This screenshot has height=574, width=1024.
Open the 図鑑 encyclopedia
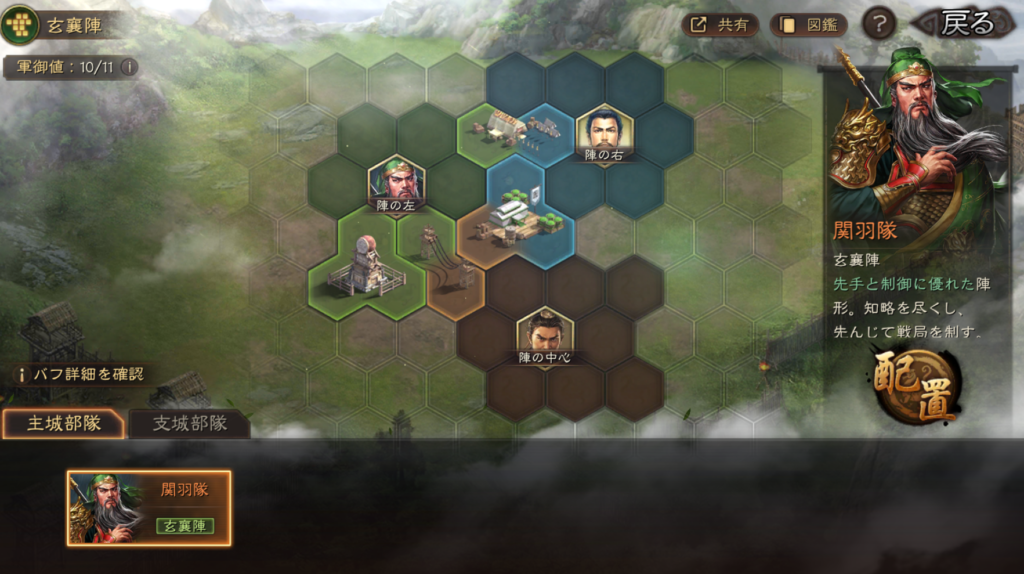click(808, 25)
